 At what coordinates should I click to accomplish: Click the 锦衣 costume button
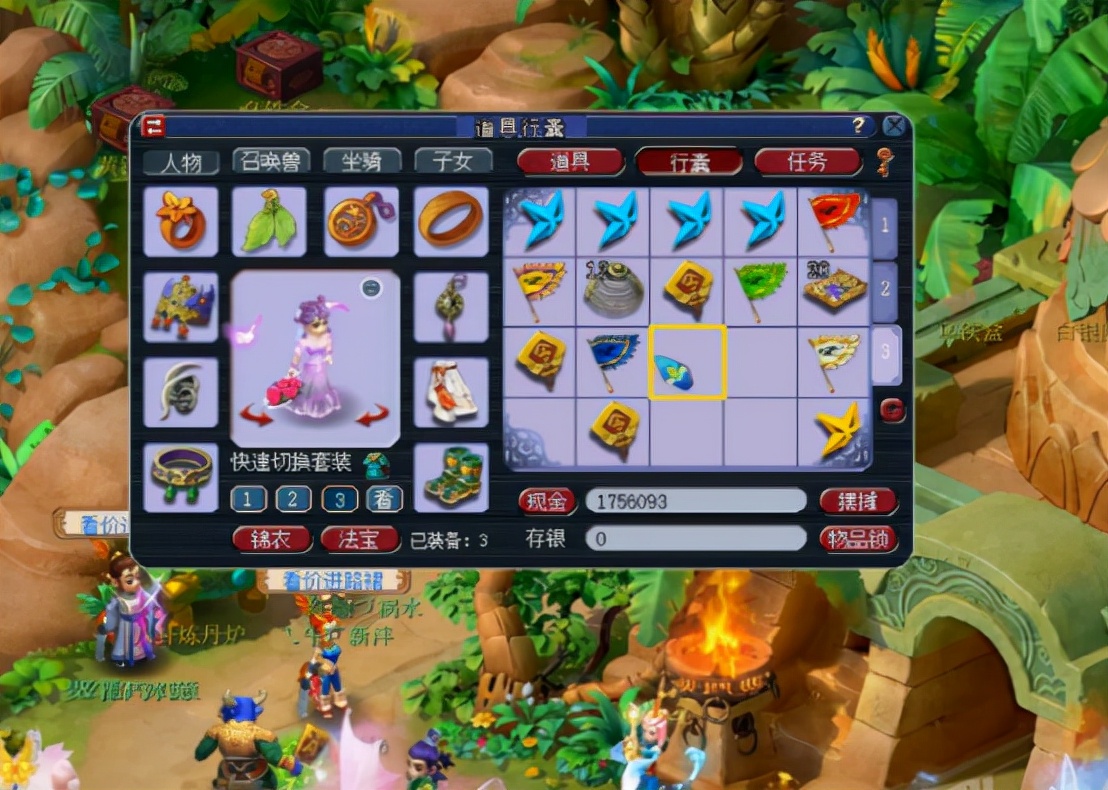pos(271,540)
